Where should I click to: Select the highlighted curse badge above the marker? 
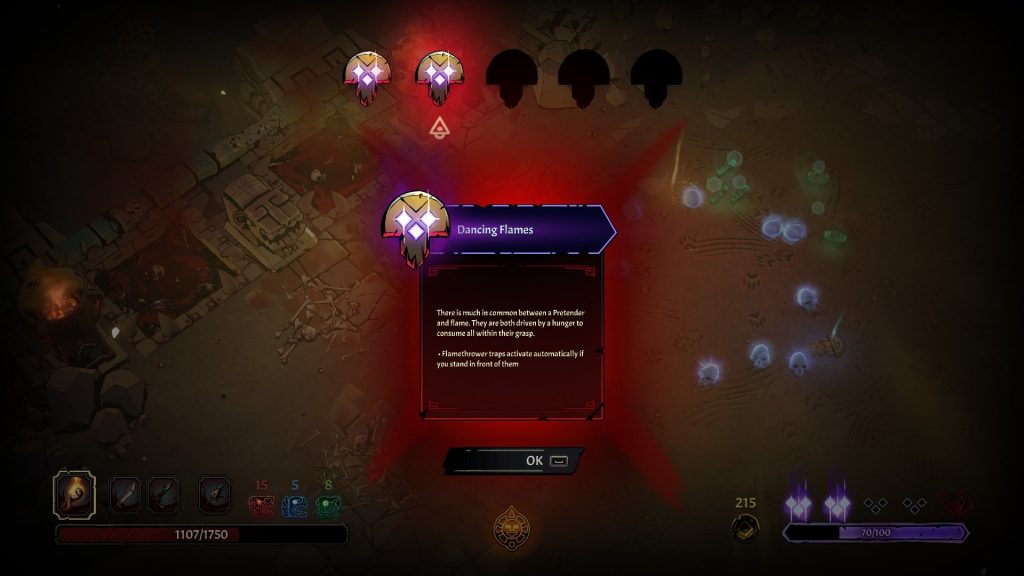pos(438,78)
